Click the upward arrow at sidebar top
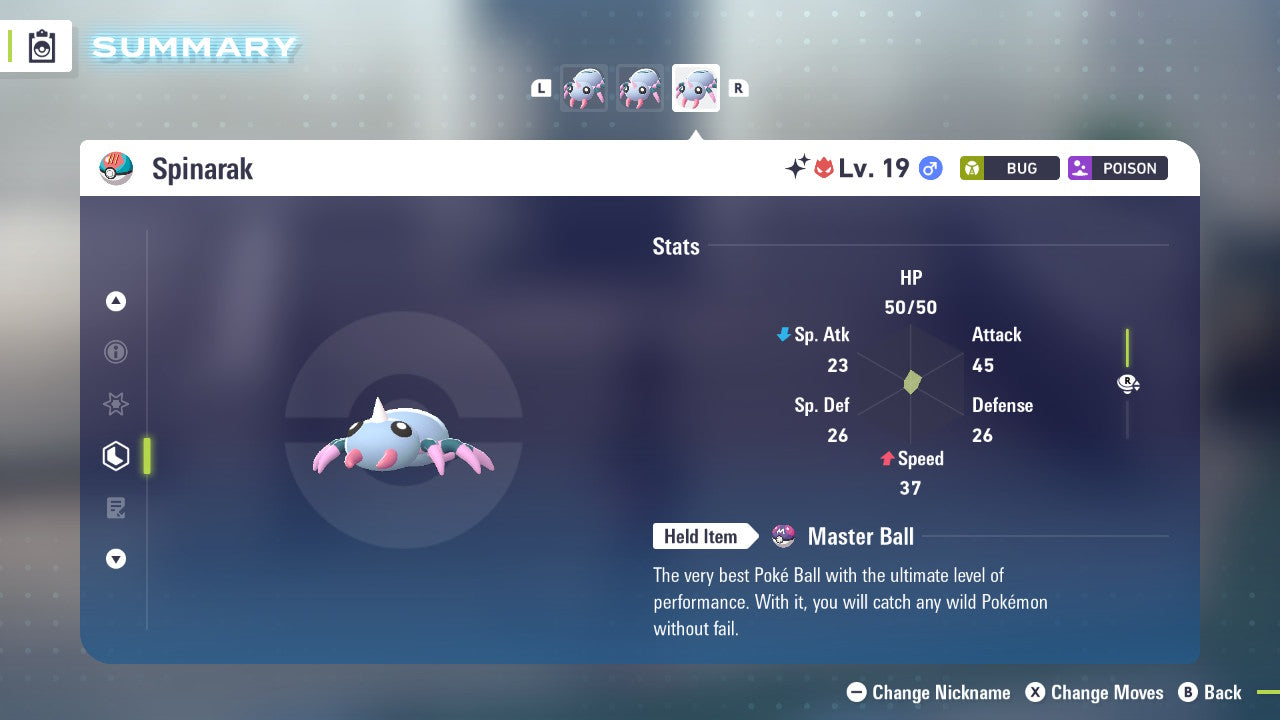Image resolution: width=1280 pixels, height=720 pixels. click(116, 301)
